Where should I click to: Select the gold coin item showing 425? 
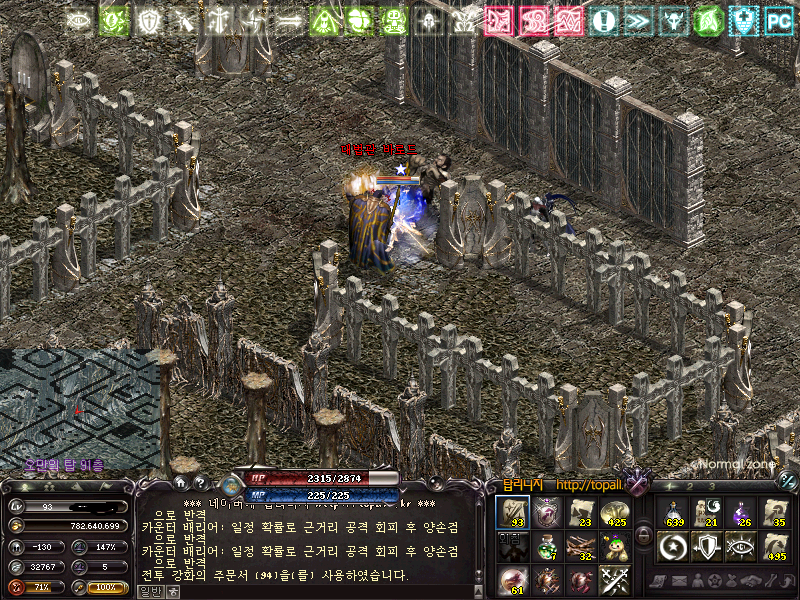click(614, 512)
